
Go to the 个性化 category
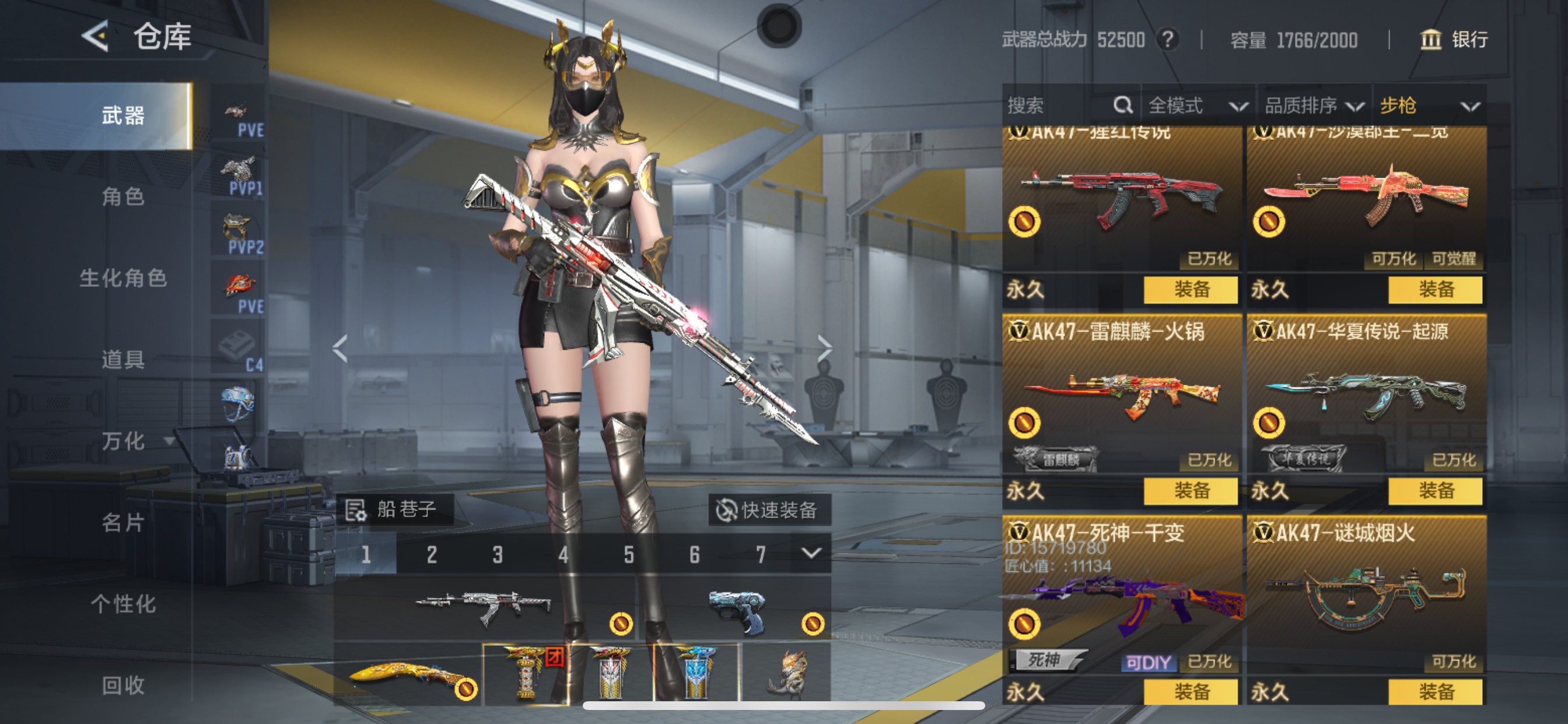[123, 604]
